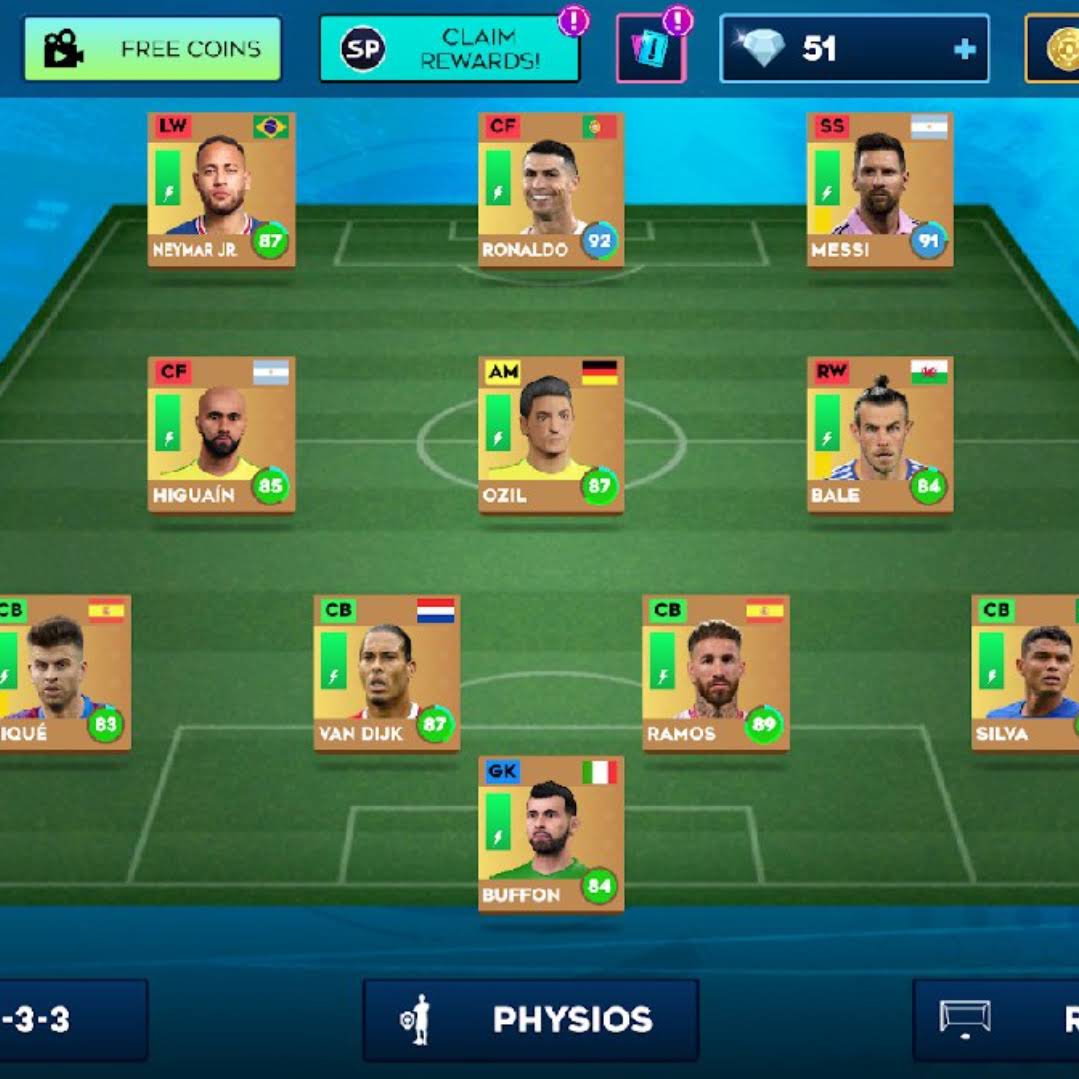Choose the Bale player card

click(880, 435)
